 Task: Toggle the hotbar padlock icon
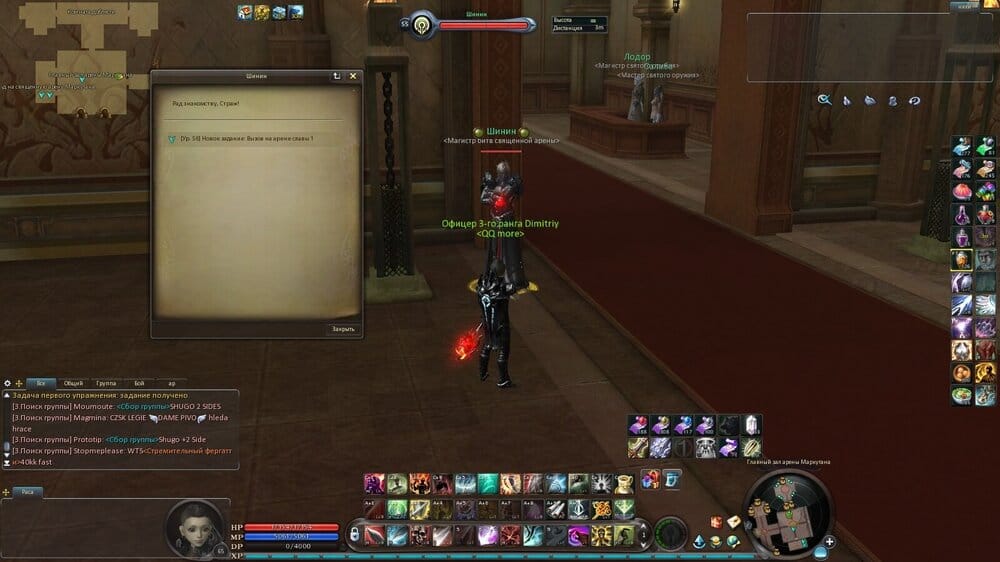tap(353, 536)
